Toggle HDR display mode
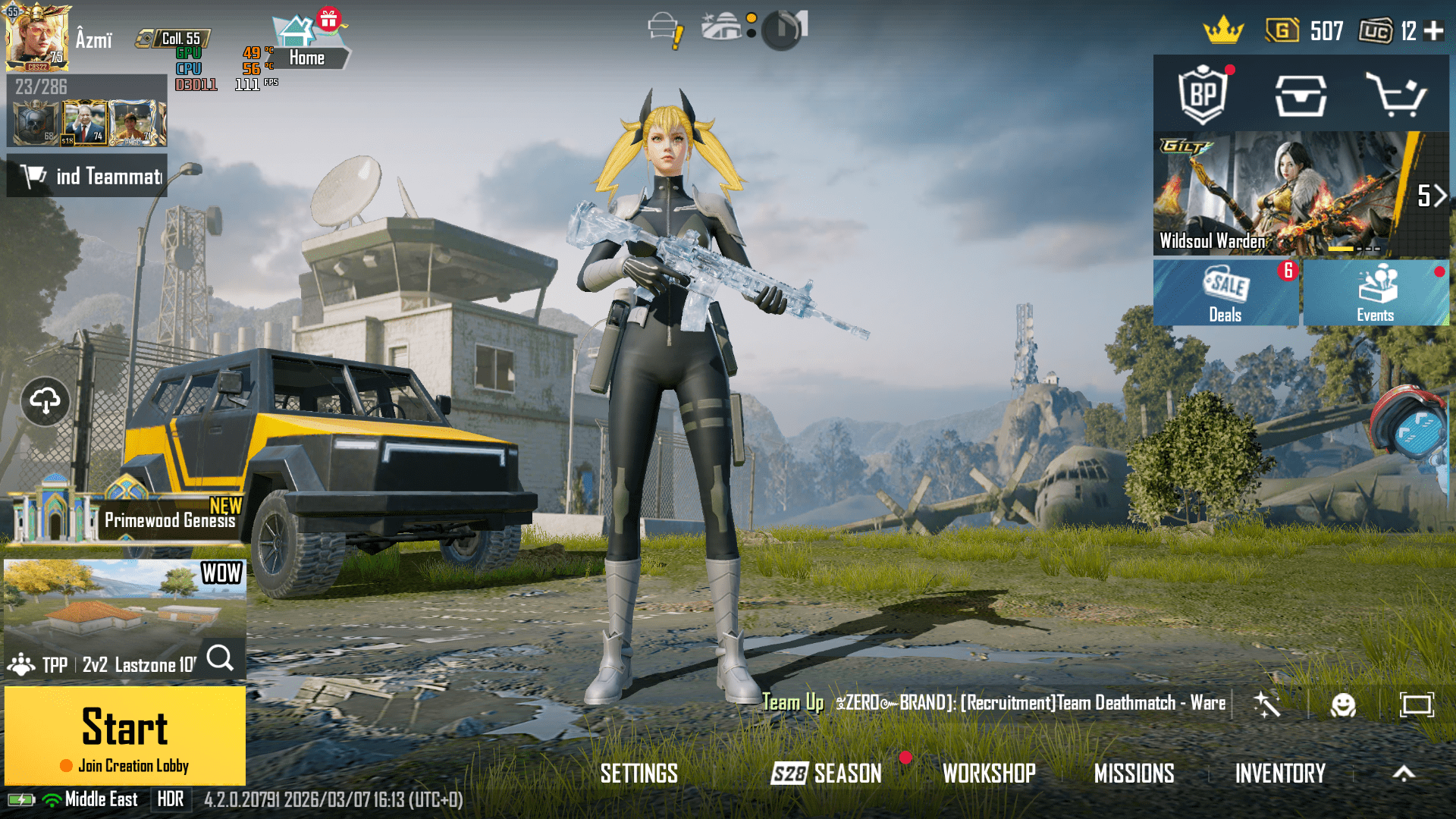Viewport: 1456px width, 819px height. [171, 799]
